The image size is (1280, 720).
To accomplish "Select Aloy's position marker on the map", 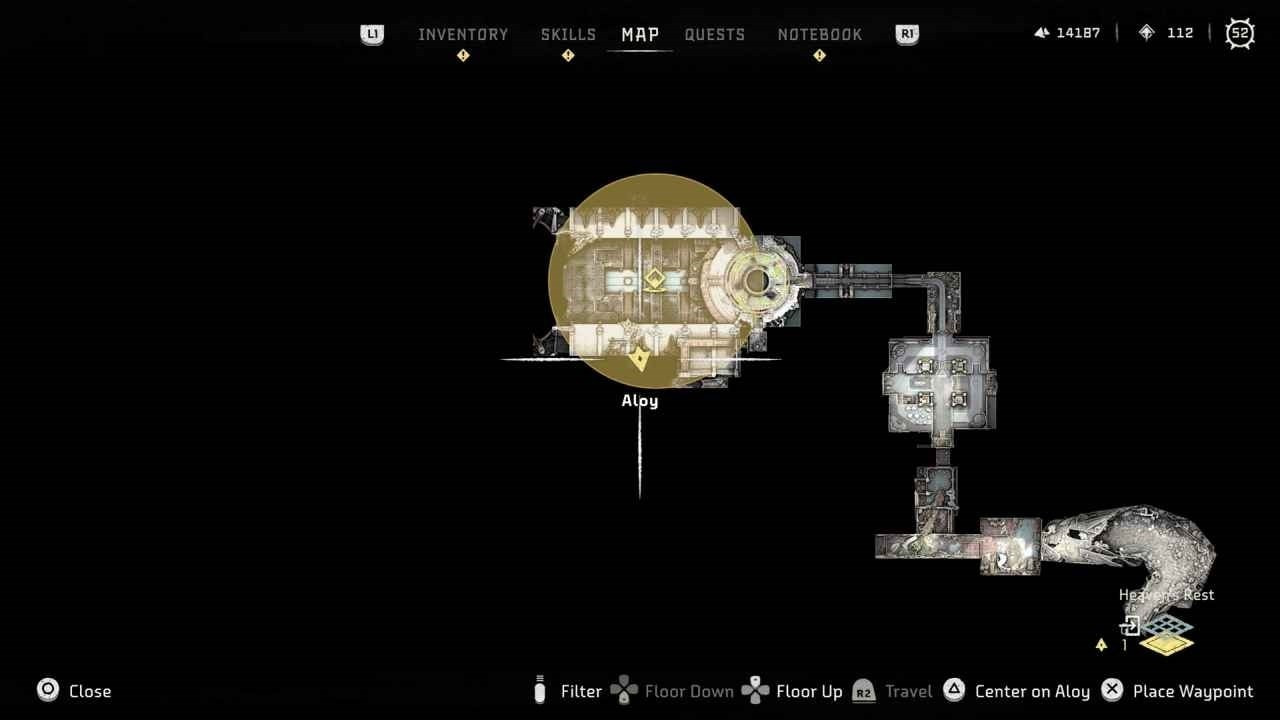I will click(x=639, y=359).
